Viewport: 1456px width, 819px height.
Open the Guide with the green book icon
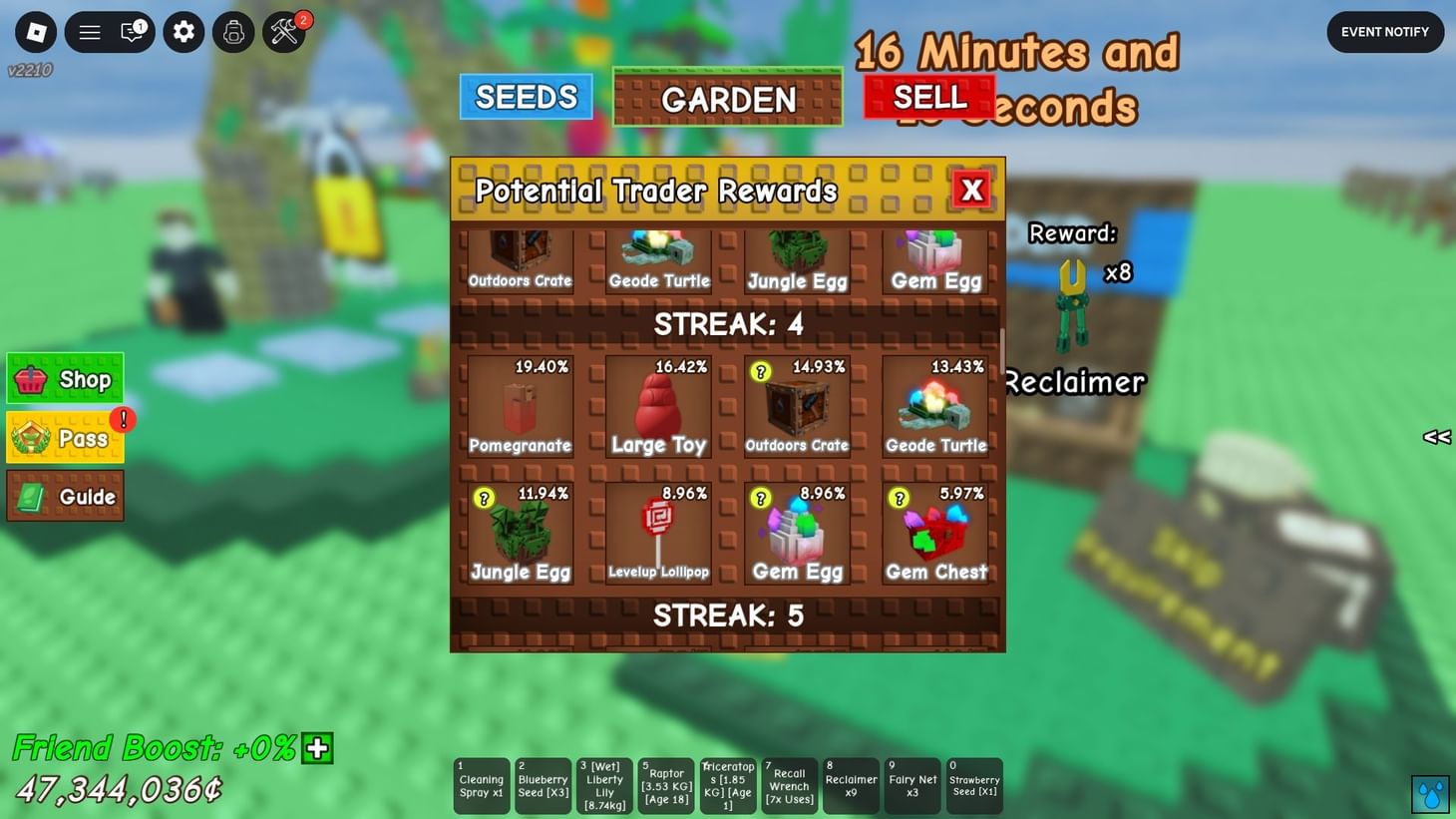[64, 495]
